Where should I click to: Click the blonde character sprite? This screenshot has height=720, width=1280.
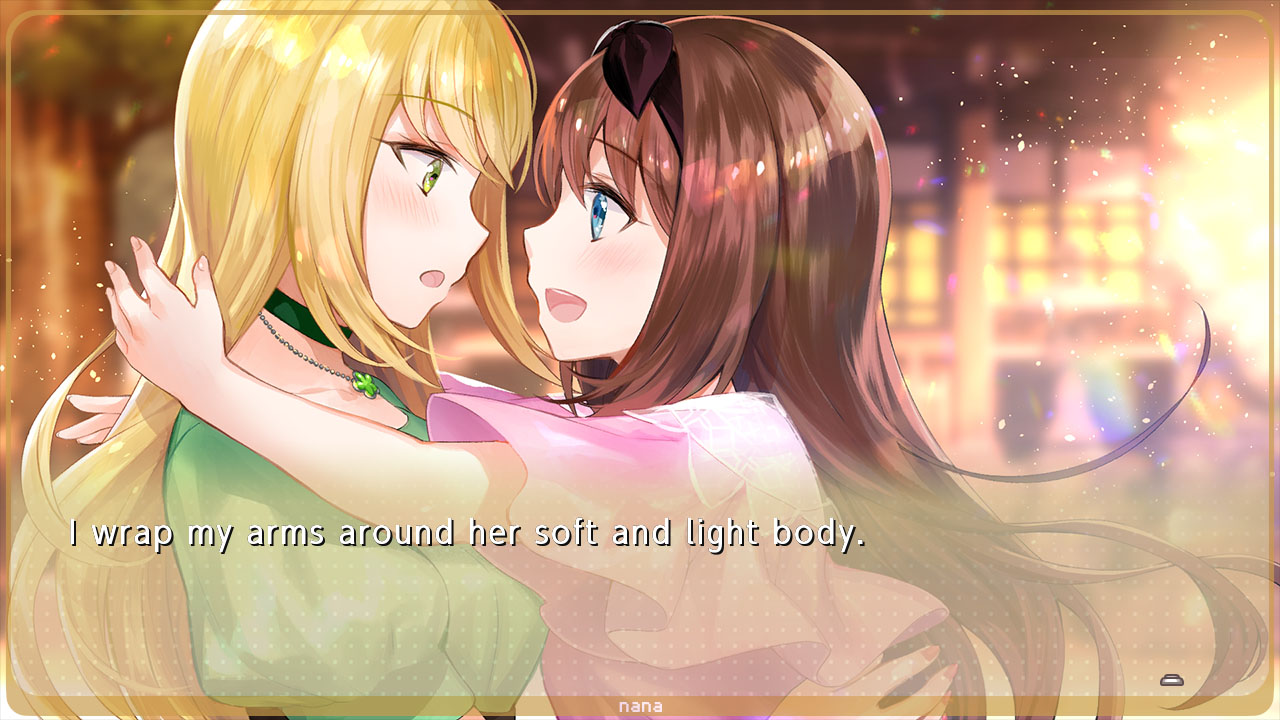[300, 300]
